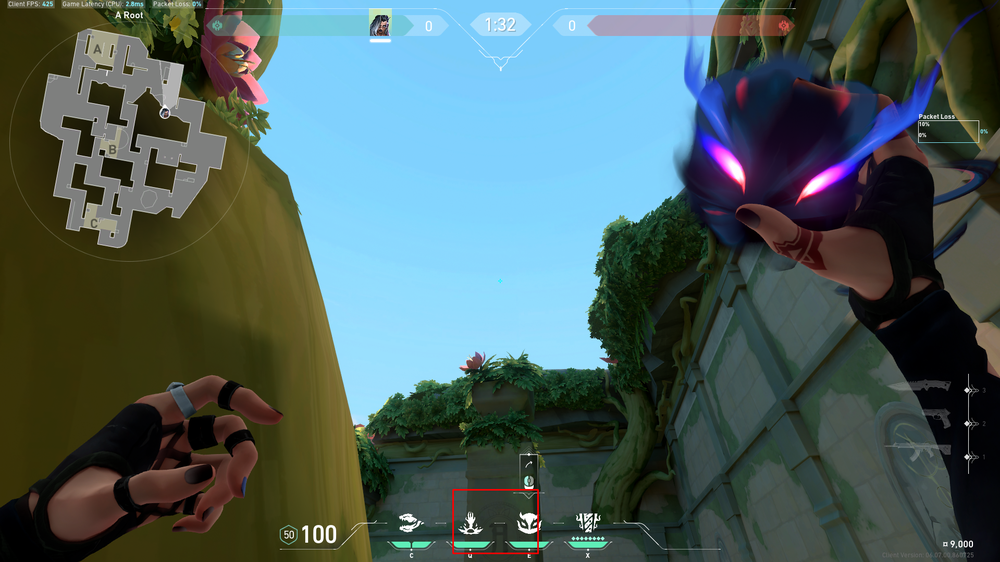
Task: Mark the B site on the minimap
Action: coord(113,151)
